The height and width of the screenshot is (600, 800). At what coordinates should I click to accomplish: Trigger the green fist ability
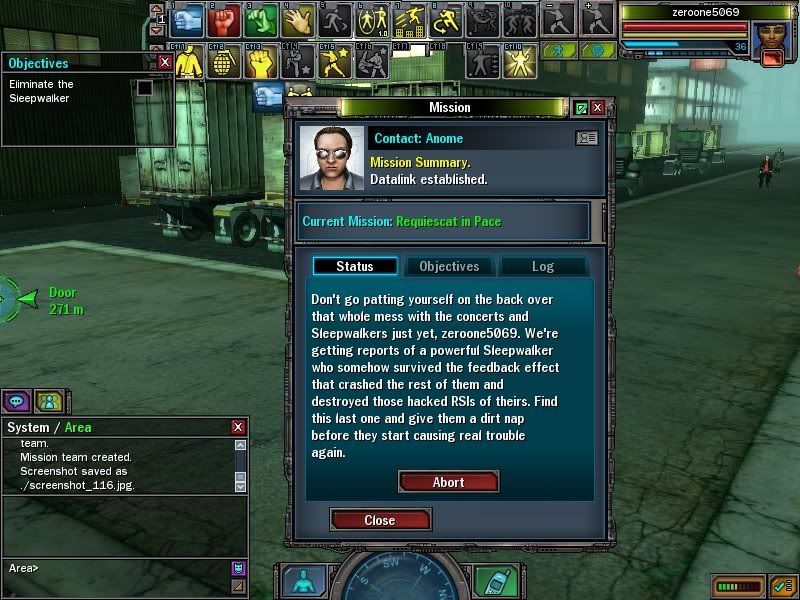pos(260,20)
